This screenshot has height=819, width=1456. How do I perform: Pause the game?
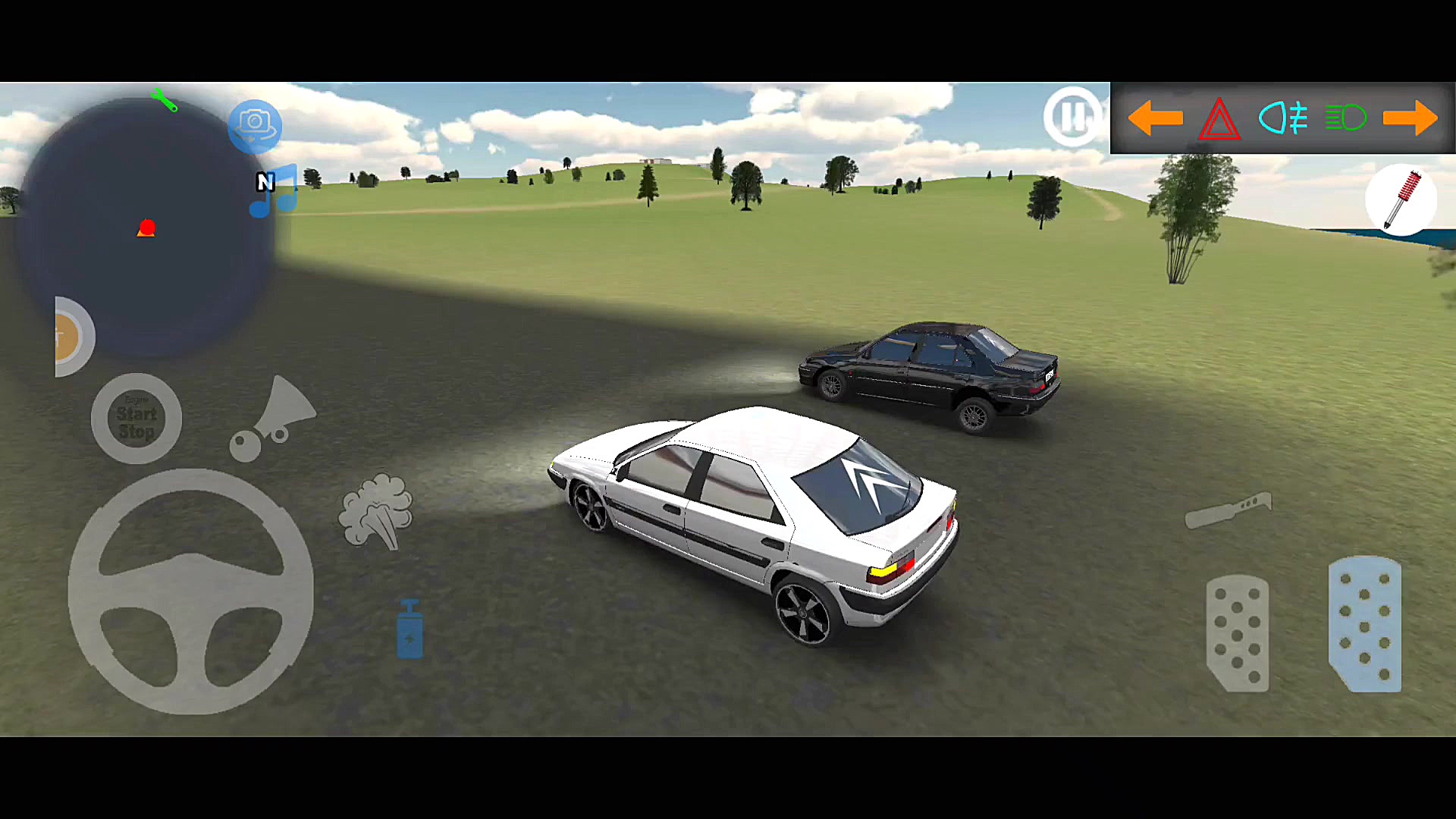pos(1072,117)
